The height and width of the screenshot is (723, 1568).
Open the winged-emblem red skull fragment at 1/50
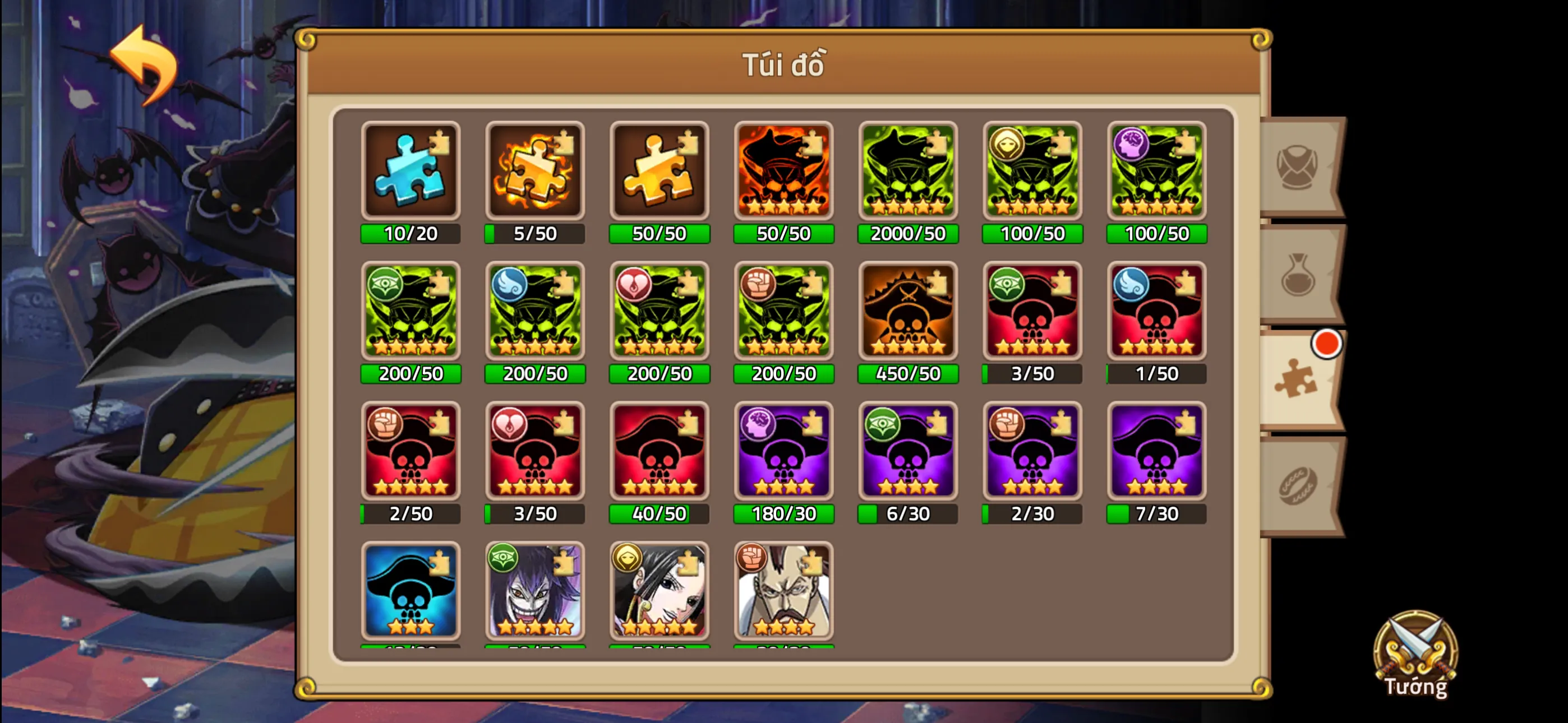pos(1156,312)
